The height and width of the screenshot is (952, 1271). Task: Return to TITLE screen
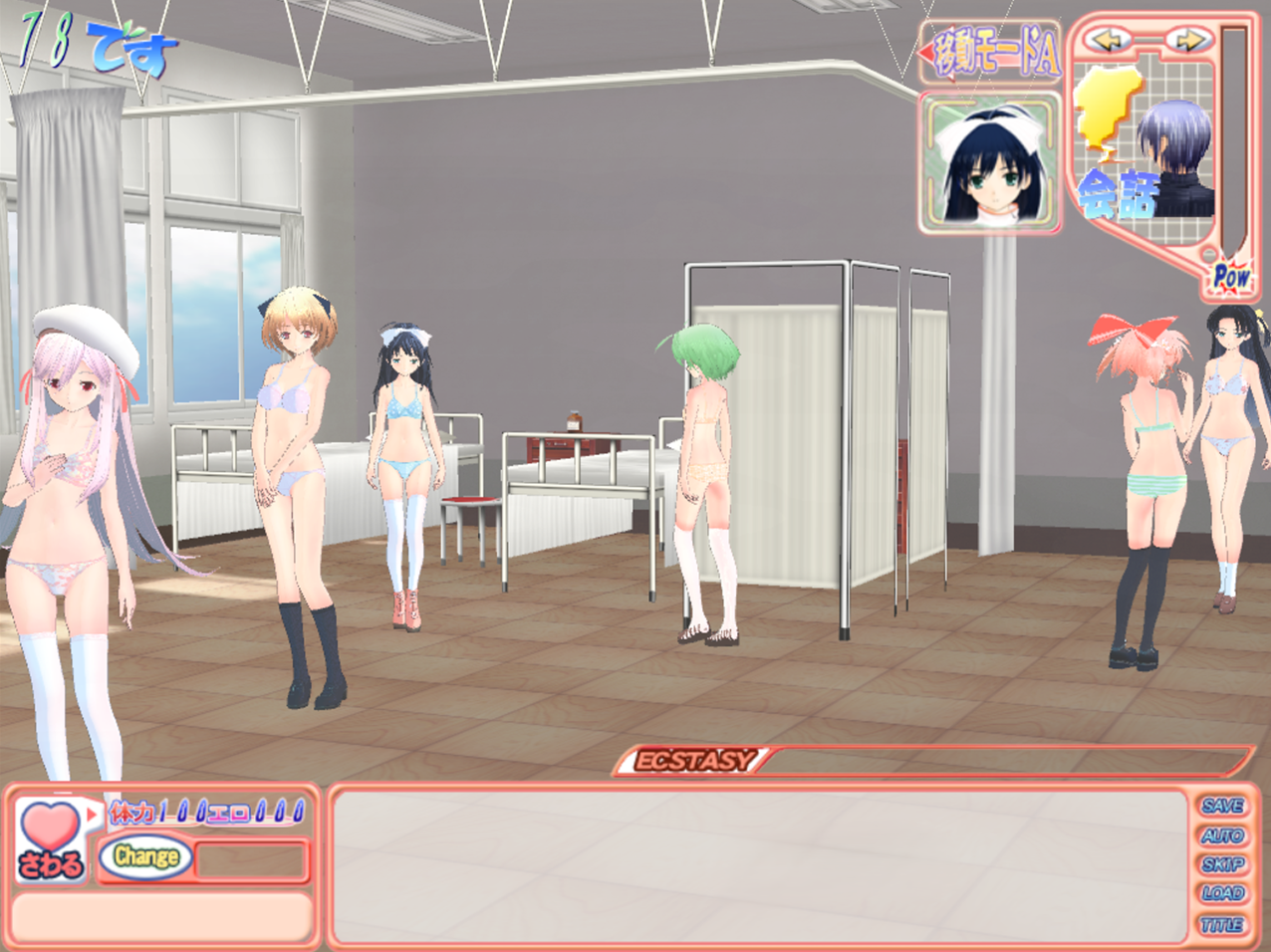point(1222,924)
